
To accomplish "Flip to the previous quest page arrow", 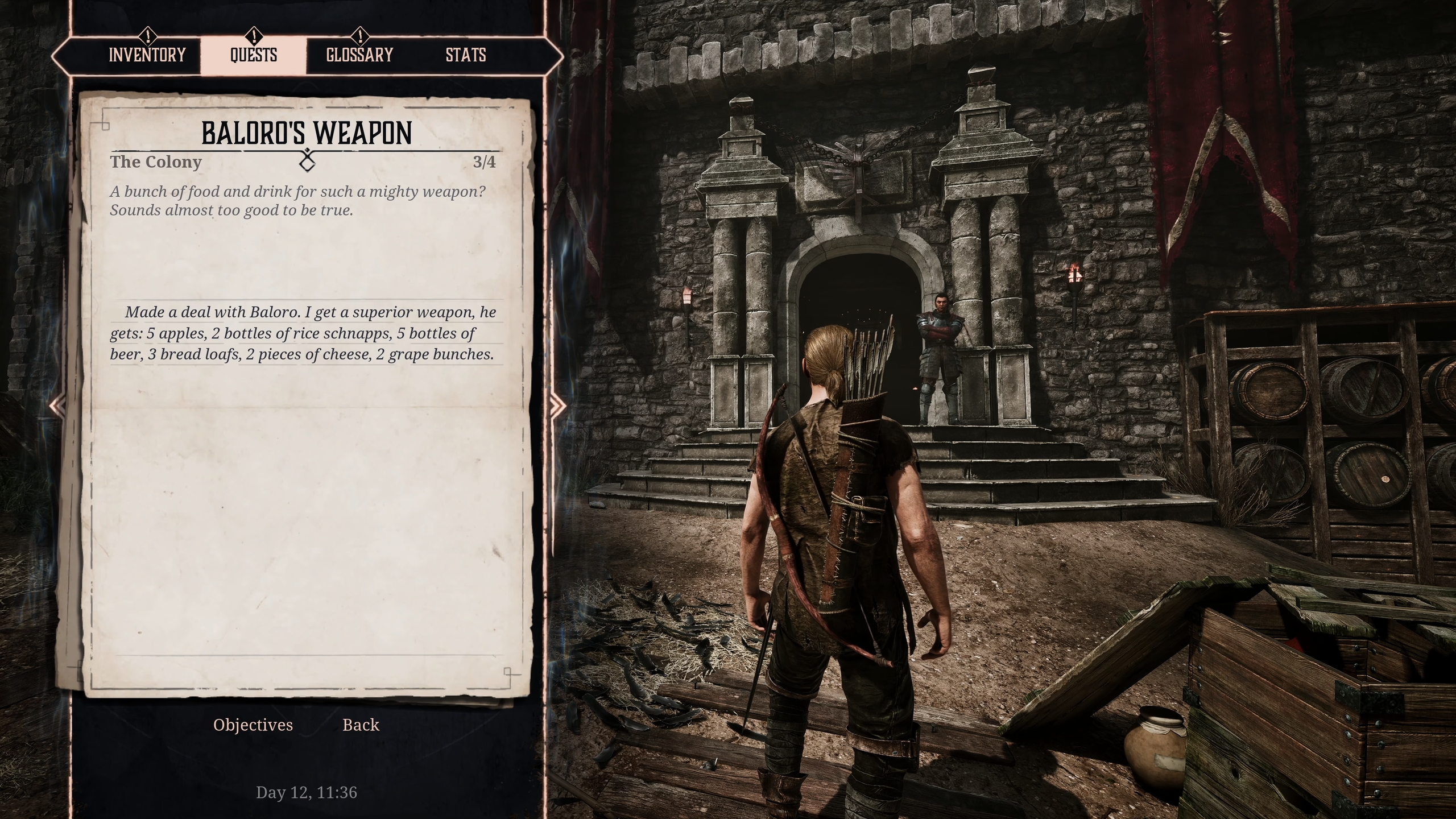I will click(x=57, y=406).
